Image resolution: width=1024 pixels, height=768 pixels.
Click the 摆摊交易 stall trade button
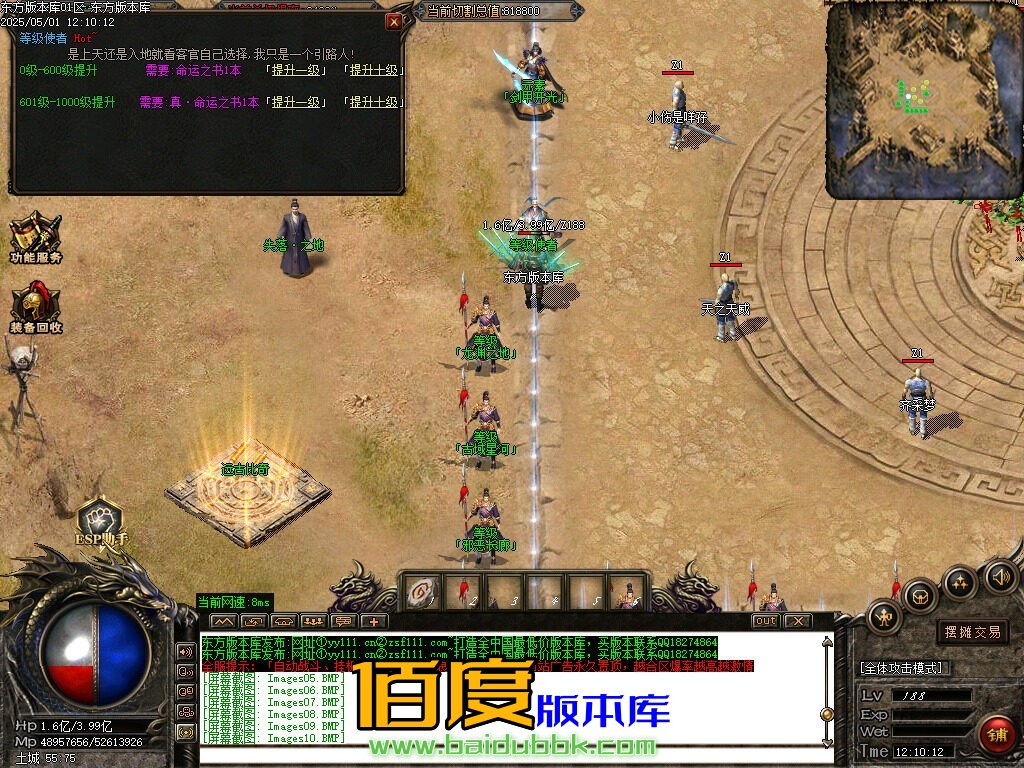pyautogui.click(x=973, y=631)
